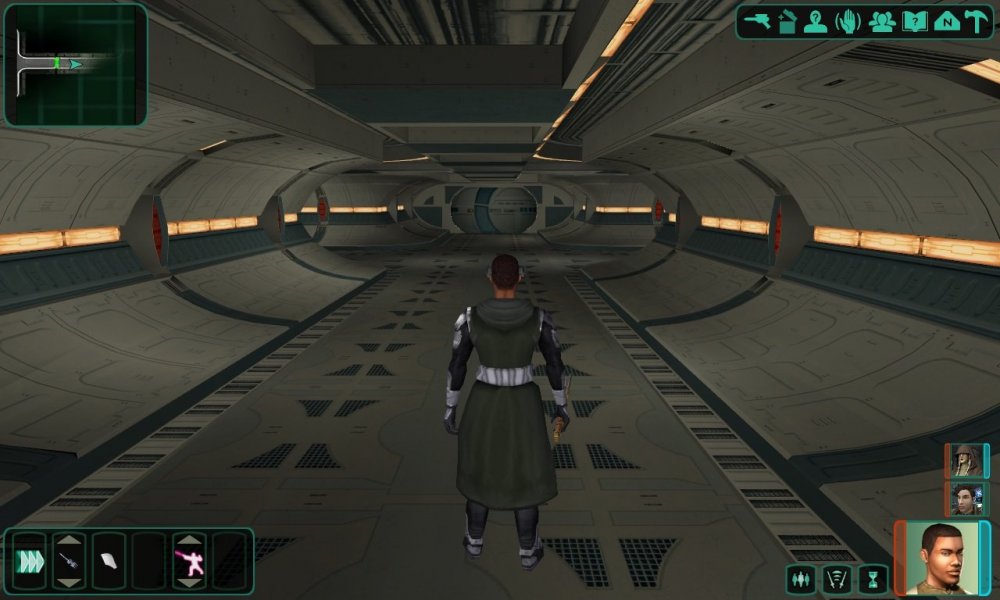This screenshot has width=1000, height=600.
Task: Open the inventory box icon
Action: [787, 22]
